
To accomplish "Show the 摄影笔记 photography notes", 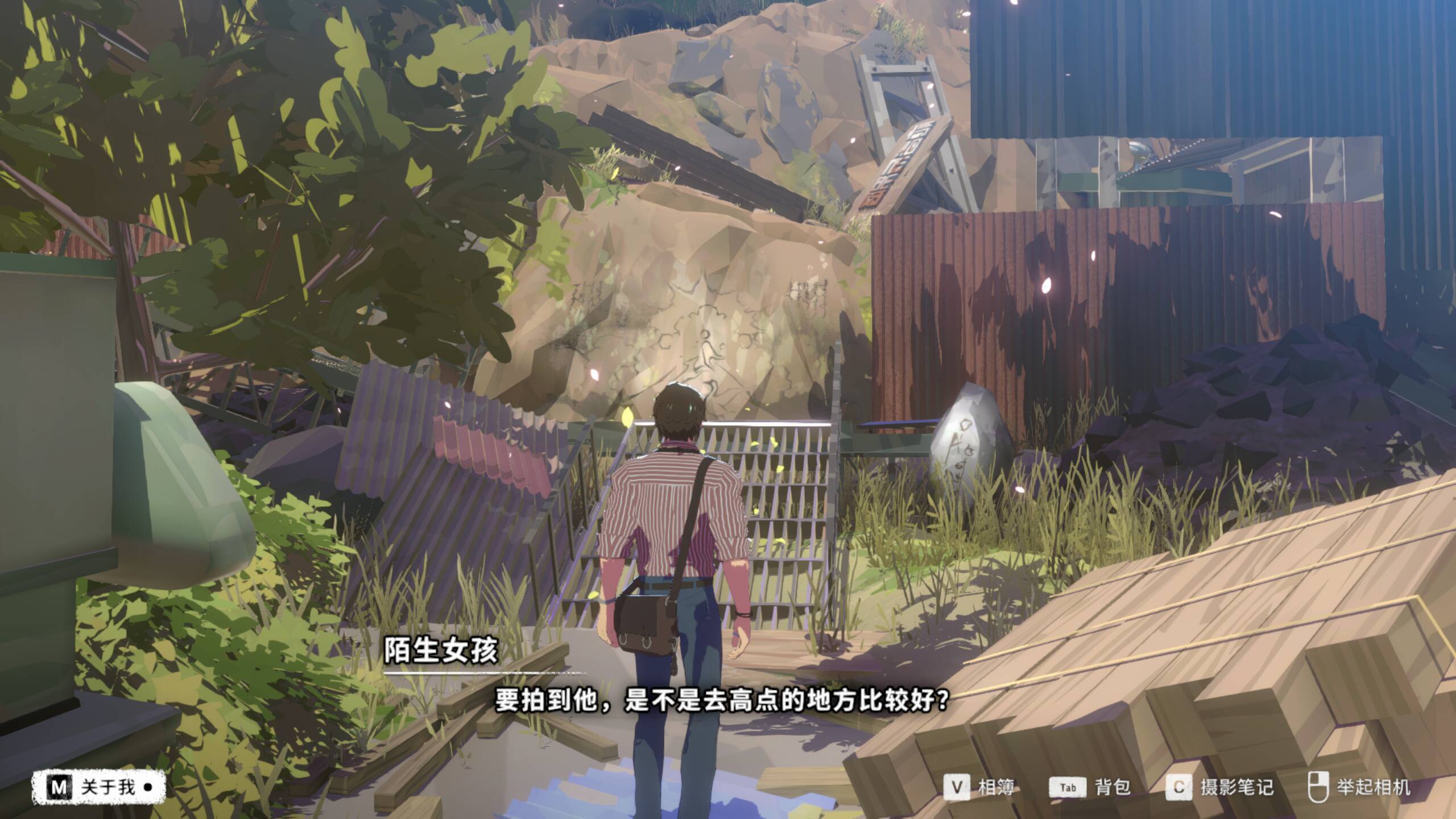I will click(1219, 787).
